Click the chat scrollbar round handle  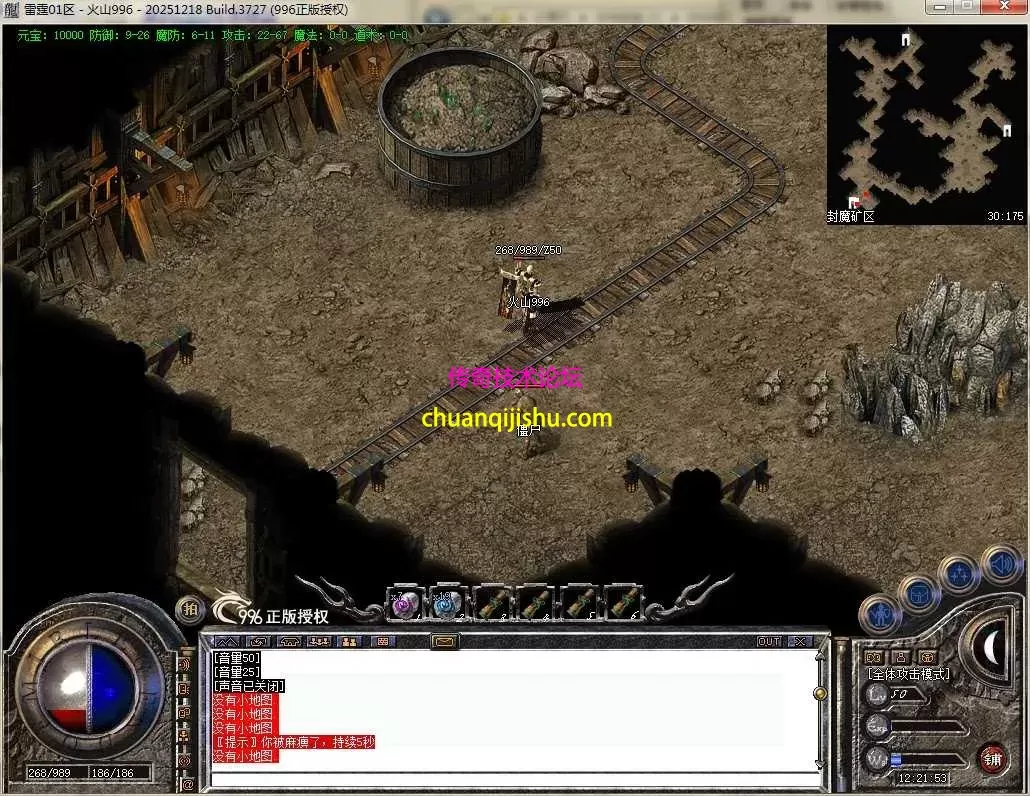pos(820,692)
